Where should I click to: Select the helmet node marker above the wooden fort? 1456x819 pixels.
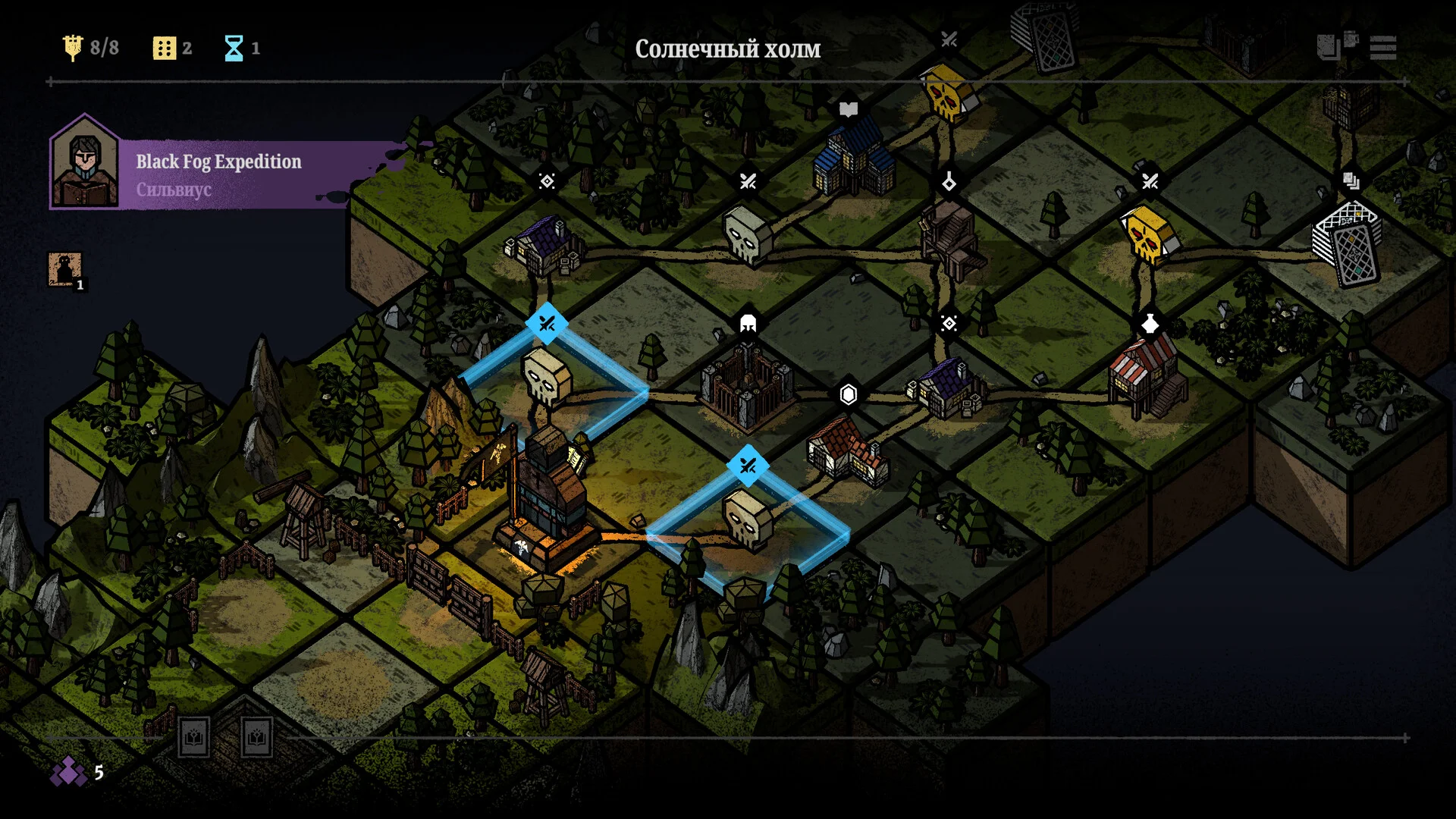748,324
